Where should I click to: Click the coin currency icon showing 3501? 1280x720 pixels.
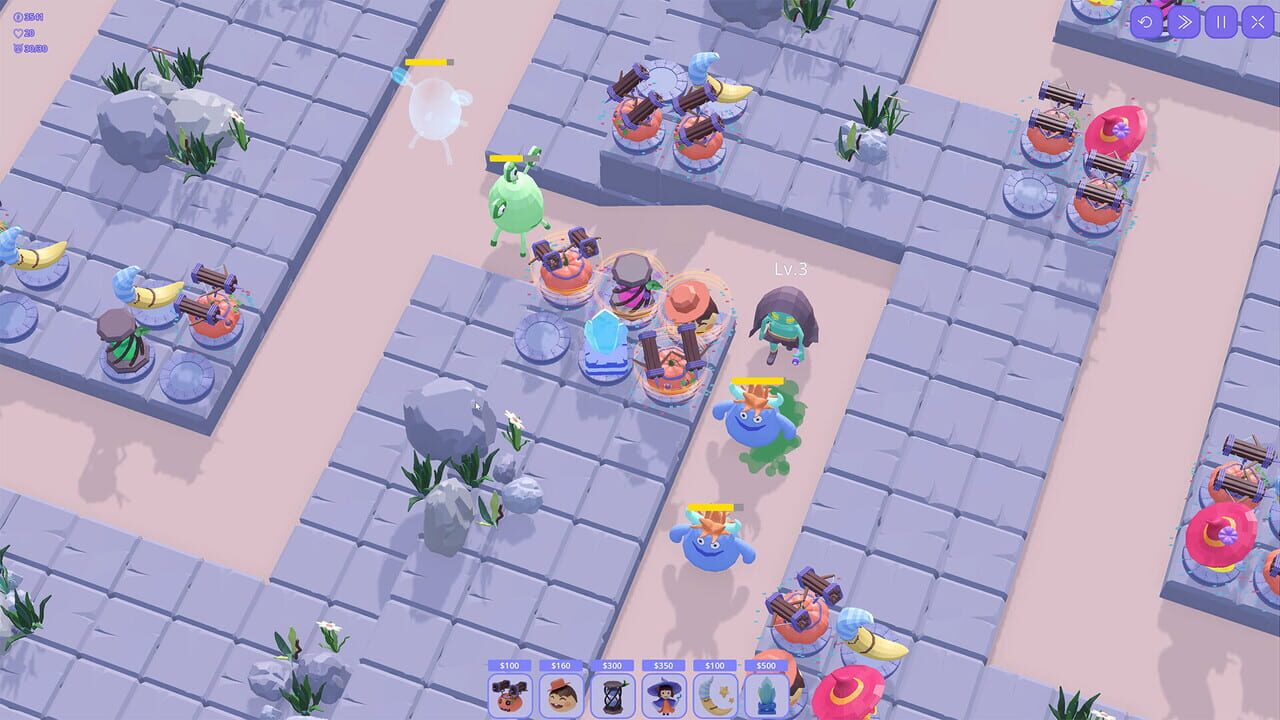tap(18, 17)
